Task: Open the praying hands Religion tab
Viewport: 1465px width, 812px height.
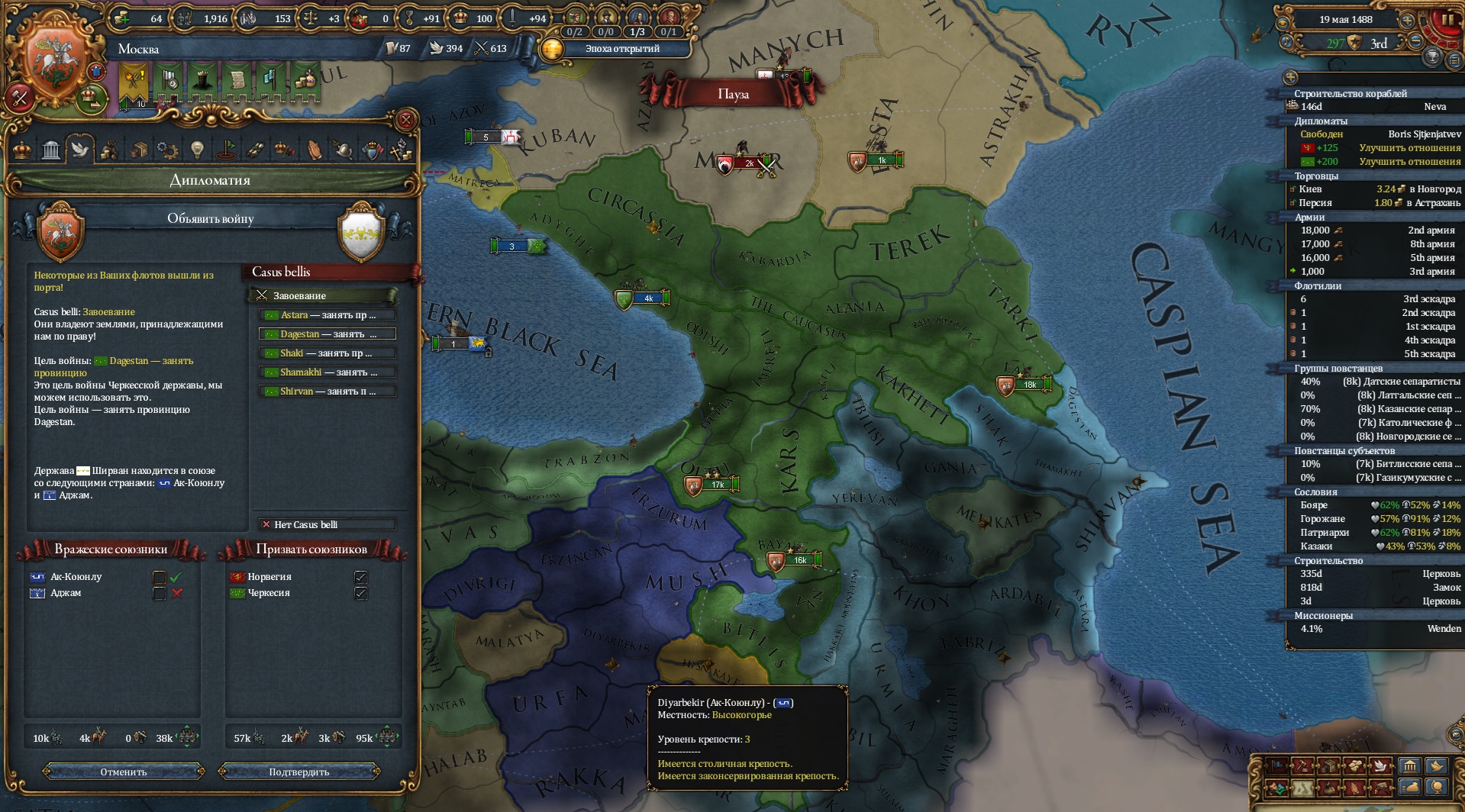Action: click(314, 150)
